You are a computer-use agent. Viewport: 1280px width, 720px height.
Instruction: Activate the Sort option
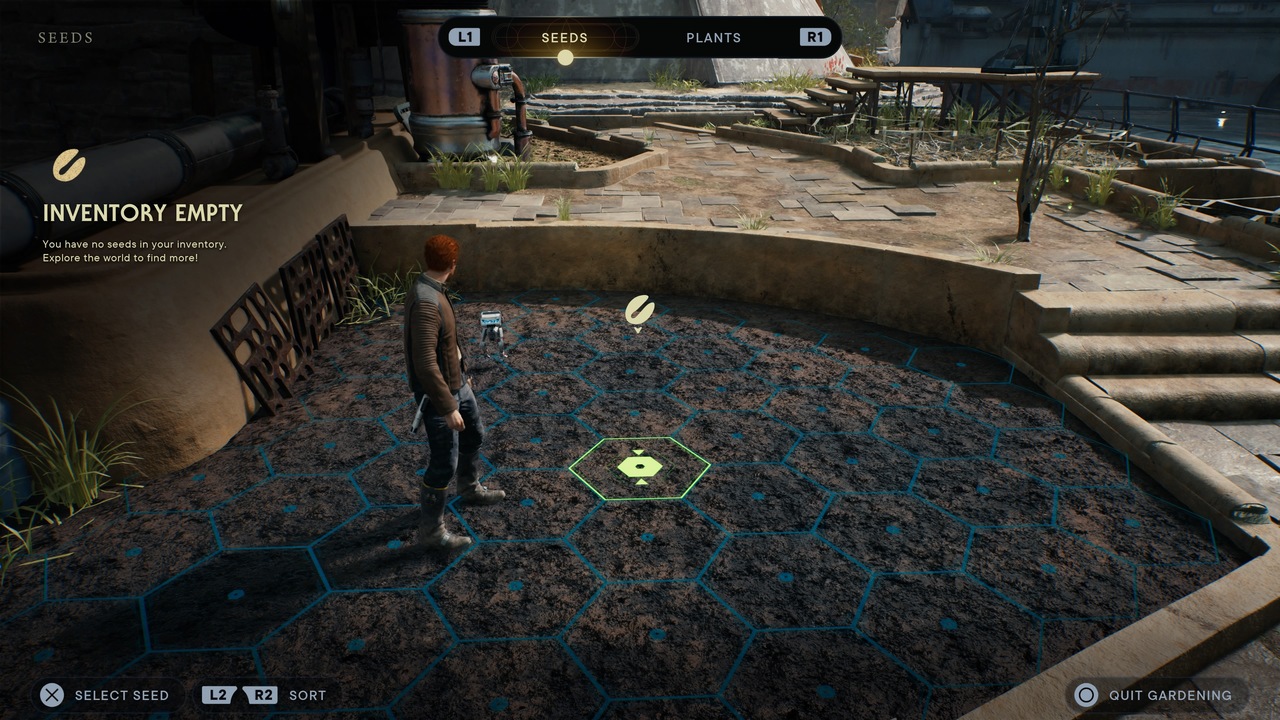click(266, 695)
